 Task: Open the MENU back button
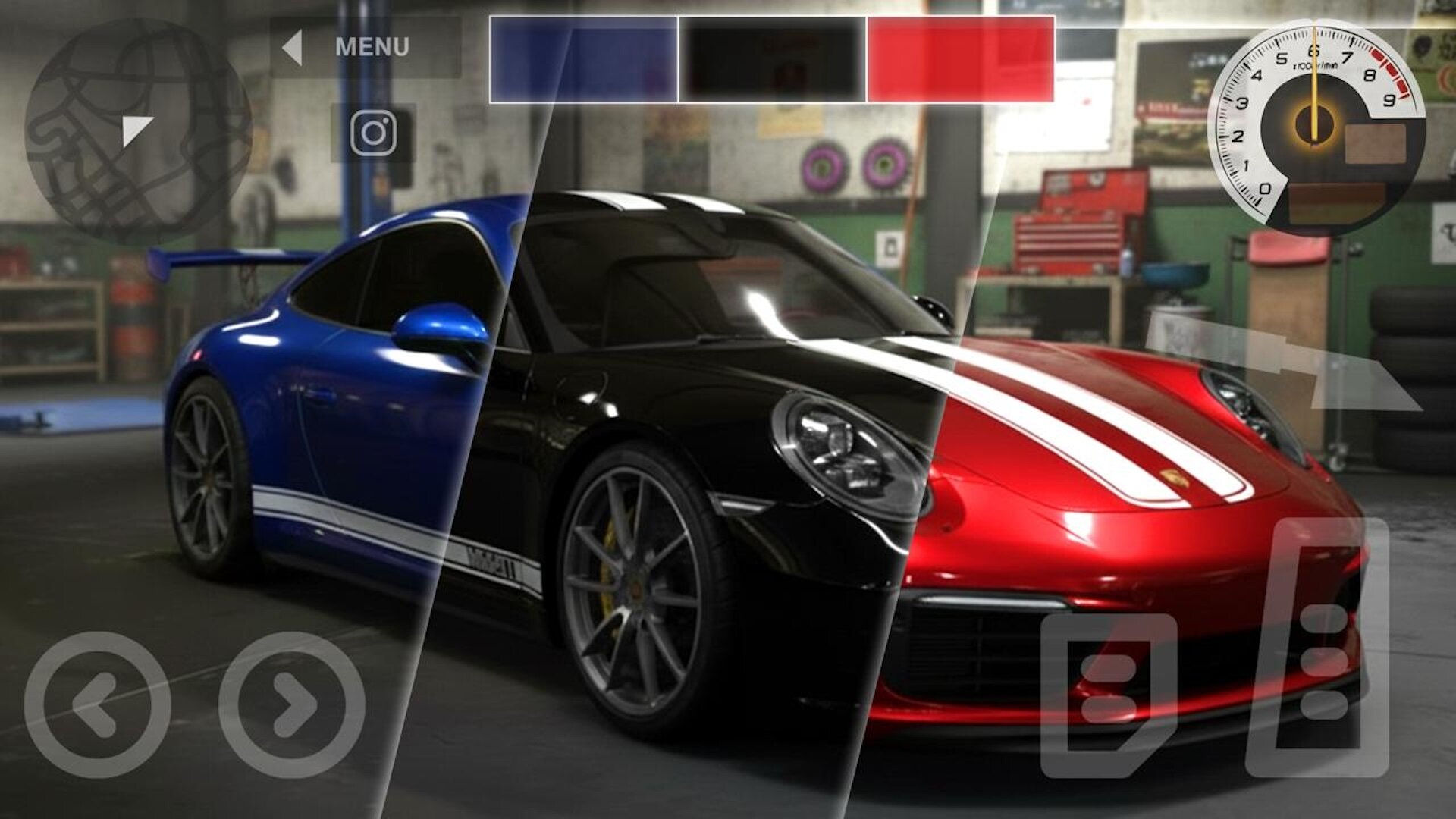tap(364, 47)
